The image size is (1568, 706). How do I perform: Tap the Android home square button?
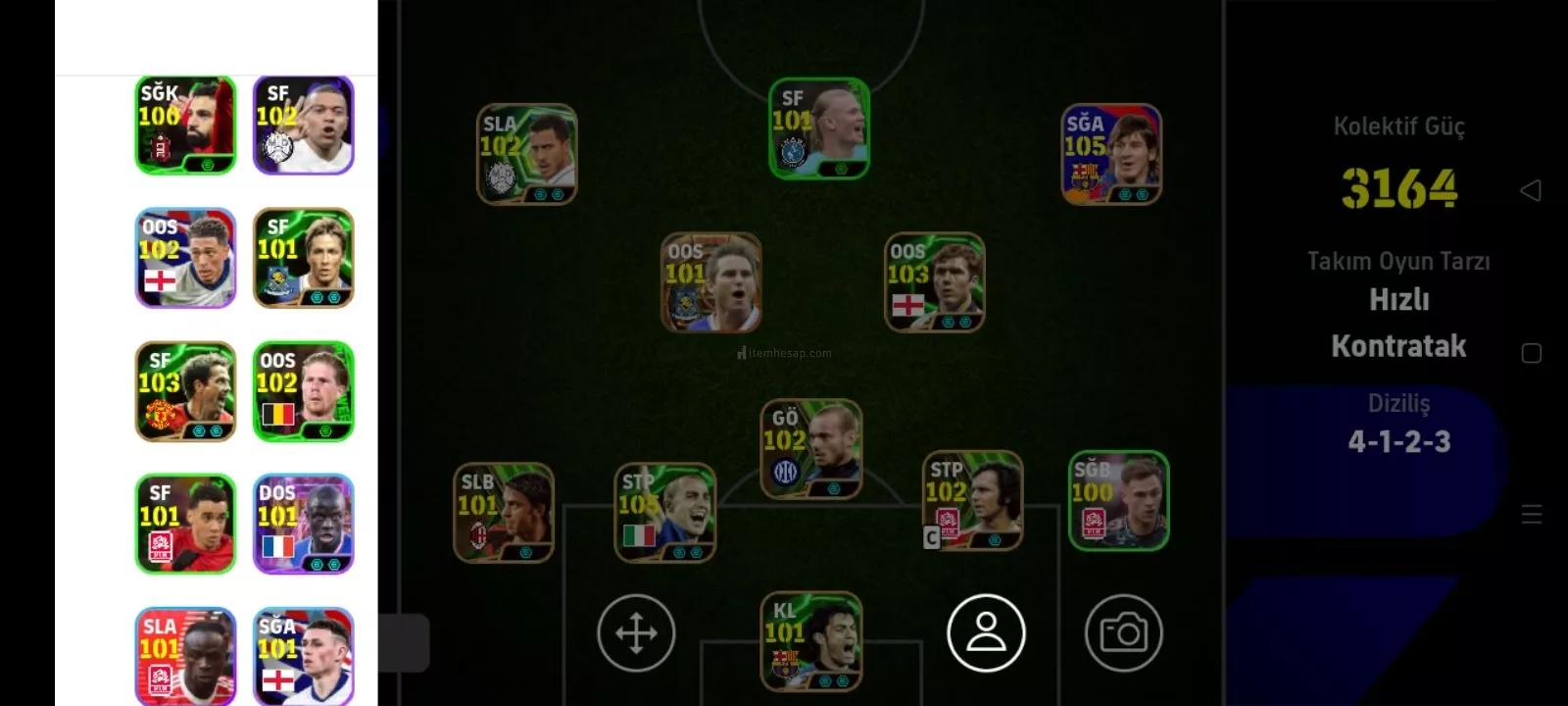(x=1531, y=353)
